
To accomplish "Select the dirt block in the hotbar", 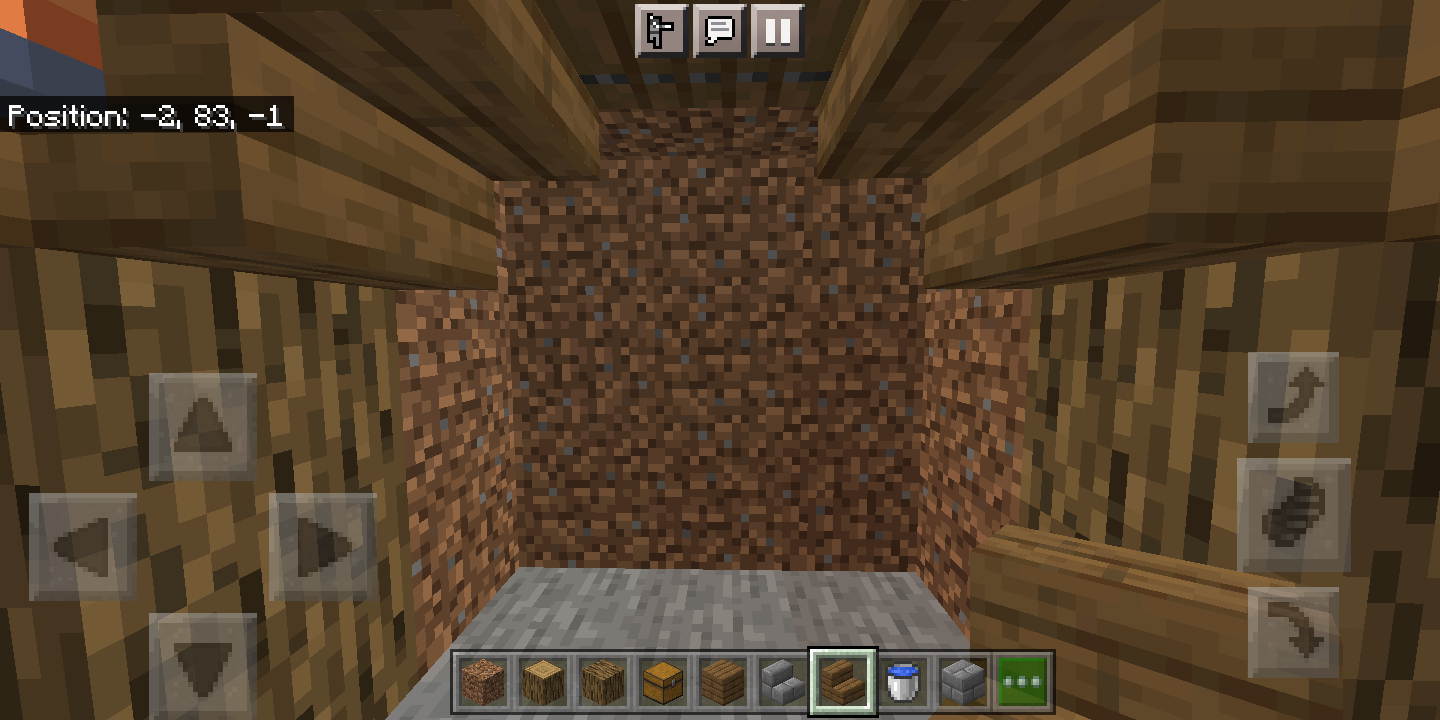I will (481, 683).
